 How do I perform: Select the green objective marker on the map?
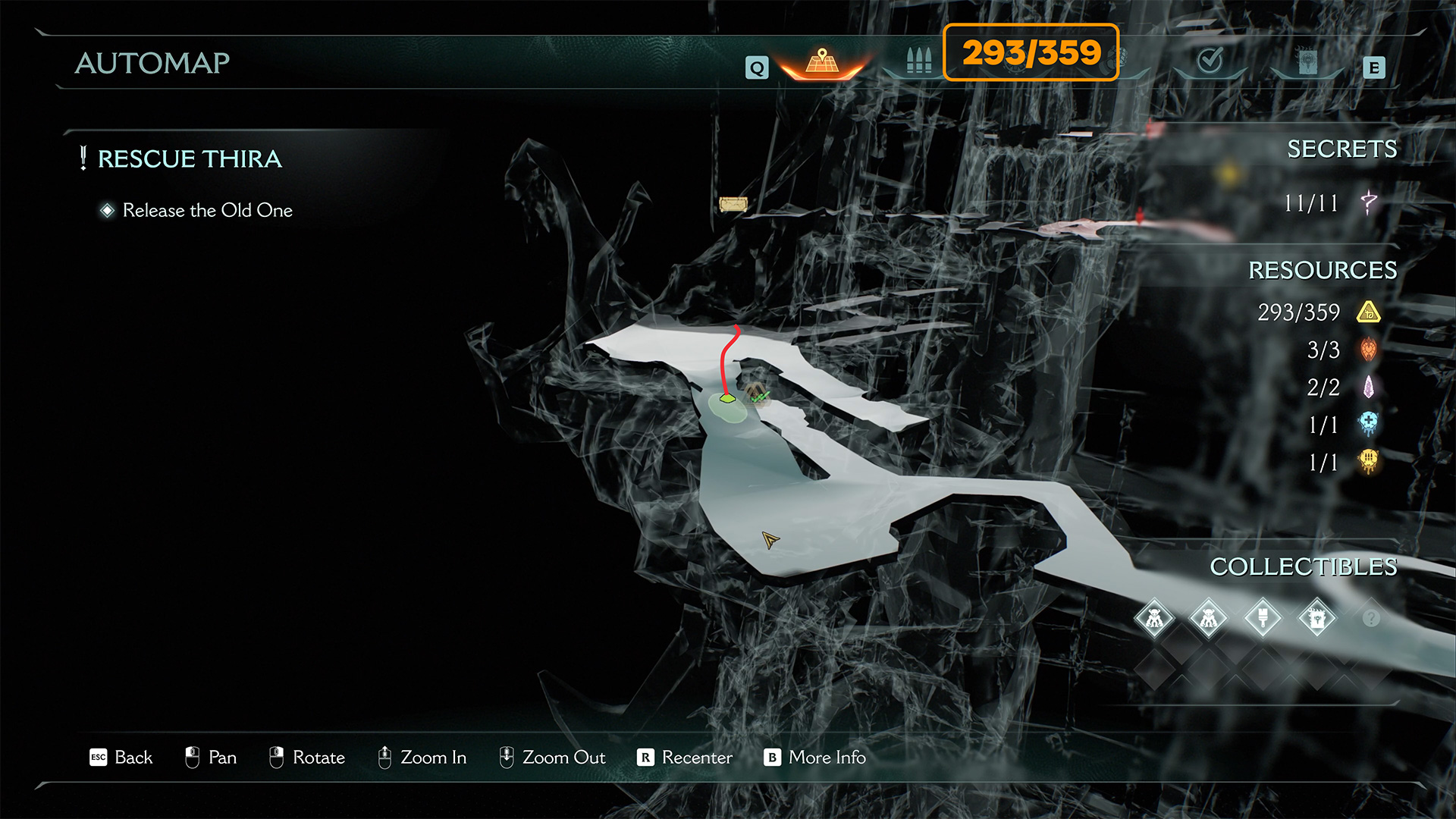pyautogui.click(x=727, y=398)
